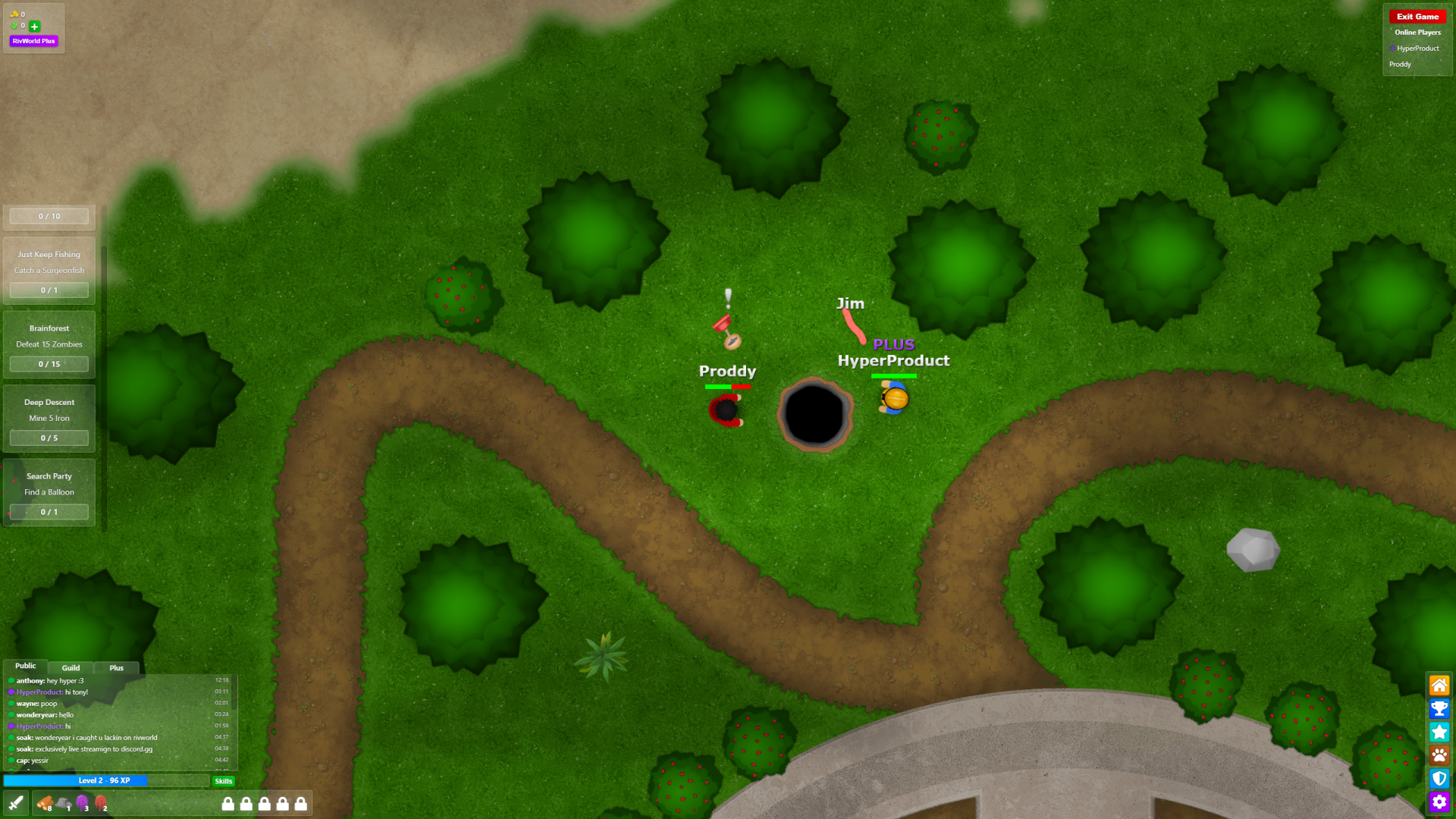The height and width of the screenshot is (819, 1456).
Task: Select the red slime hotbar item
Action: (101, 802)
